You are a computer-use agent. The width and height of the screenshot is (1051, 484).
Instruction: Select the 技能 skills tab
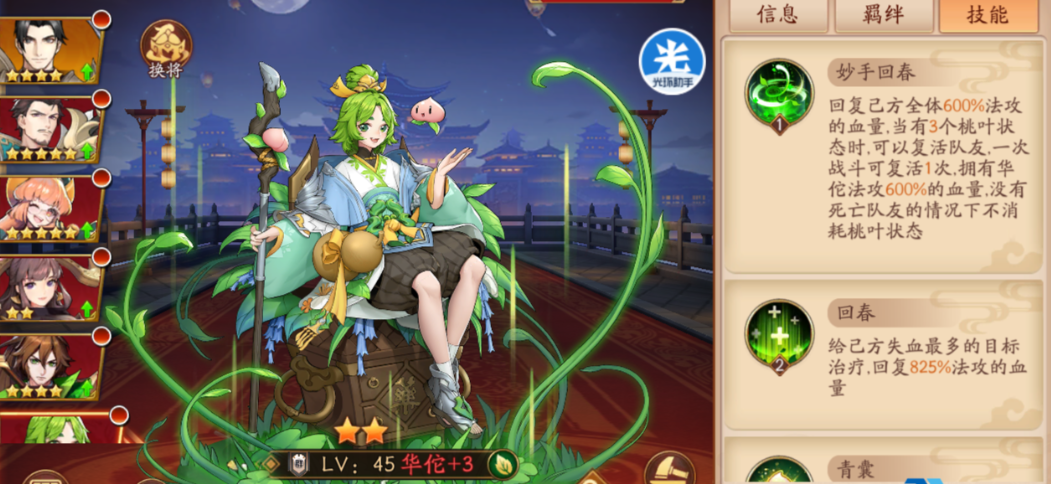988,15
